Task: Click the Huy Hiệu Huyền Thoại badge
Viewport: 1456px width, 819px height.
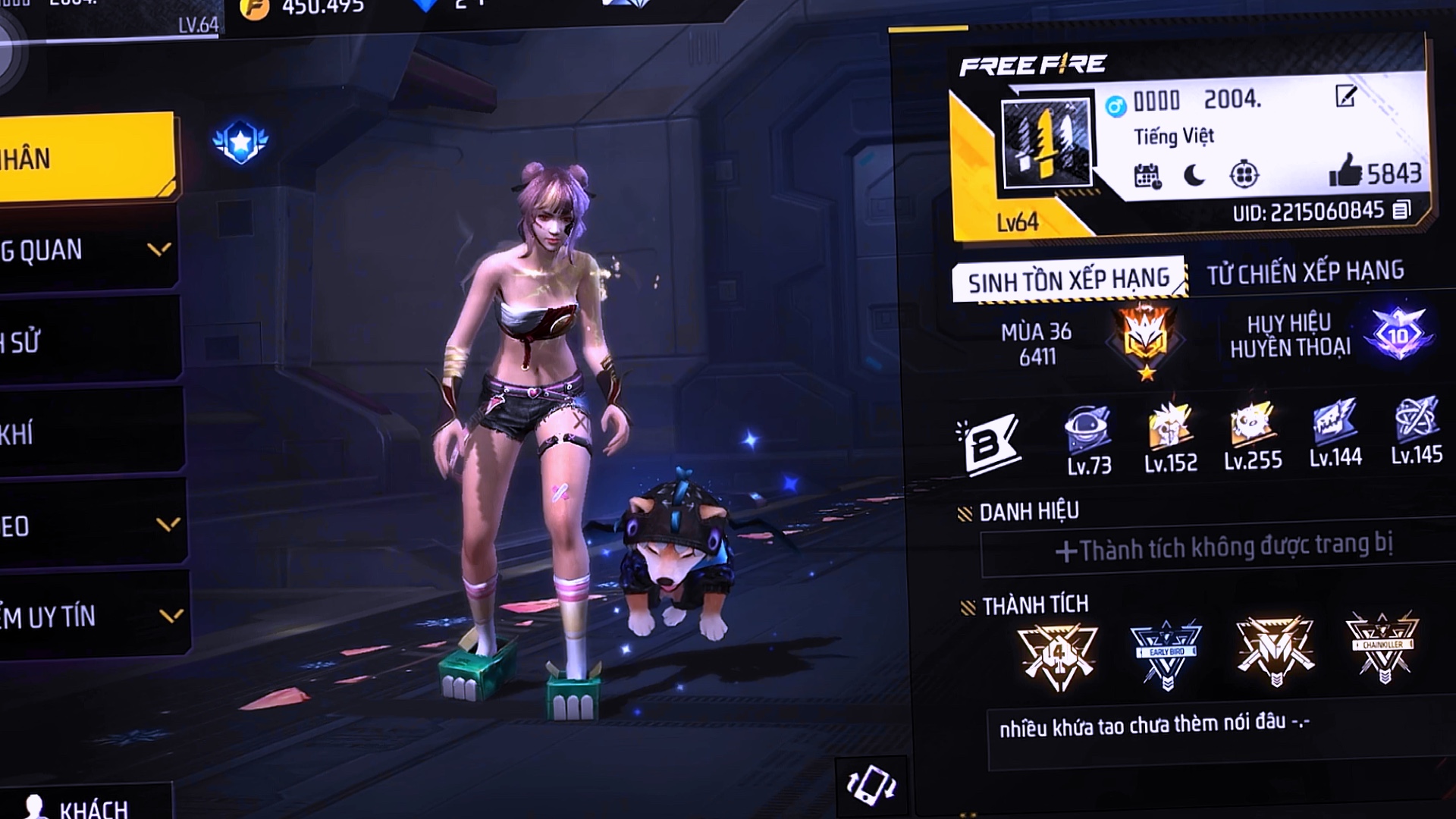Action: point(1398,334)
